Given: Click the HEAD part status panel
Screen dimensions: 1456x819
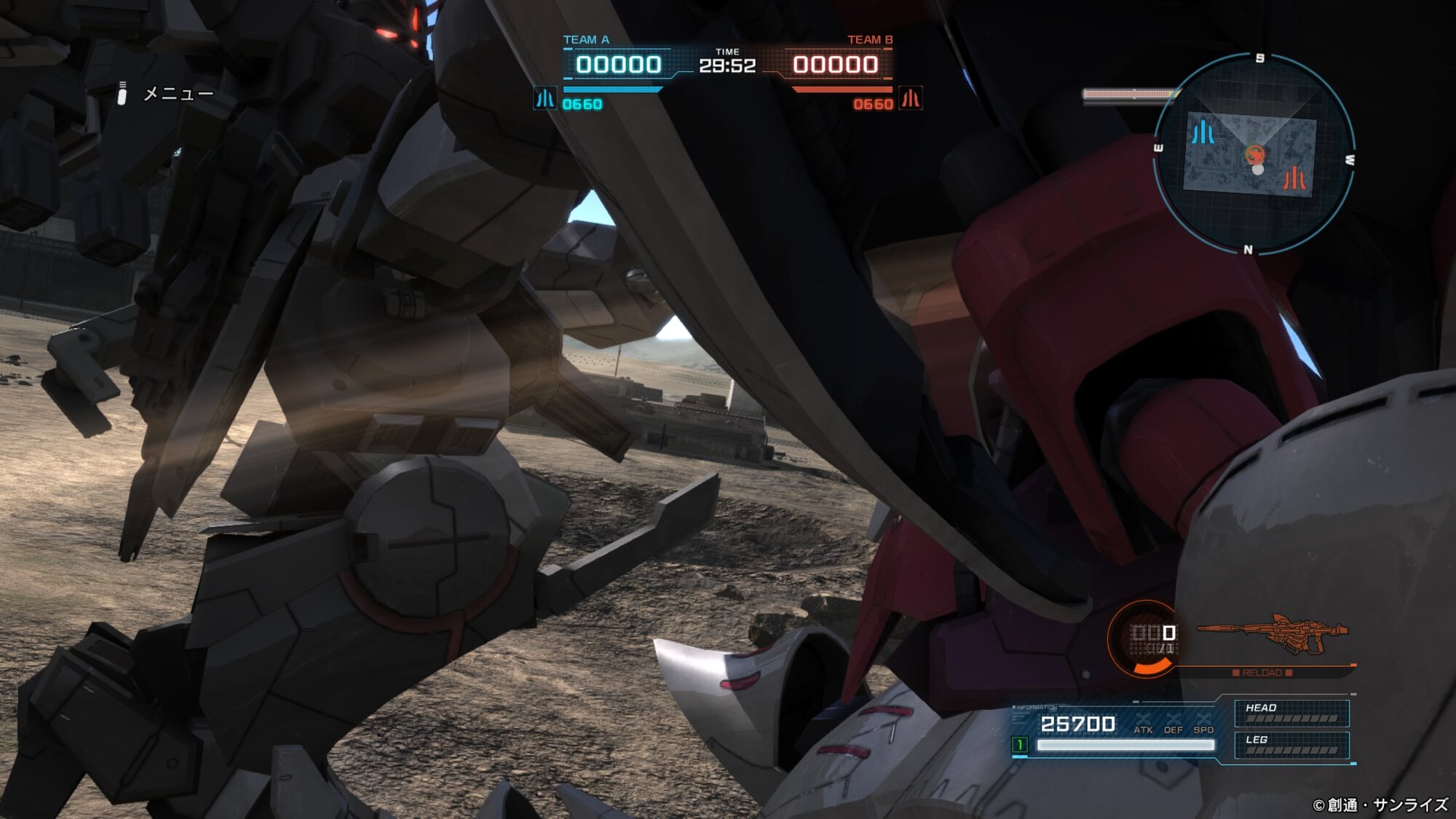Looking at the screenshot, I should click(1291, 713).
